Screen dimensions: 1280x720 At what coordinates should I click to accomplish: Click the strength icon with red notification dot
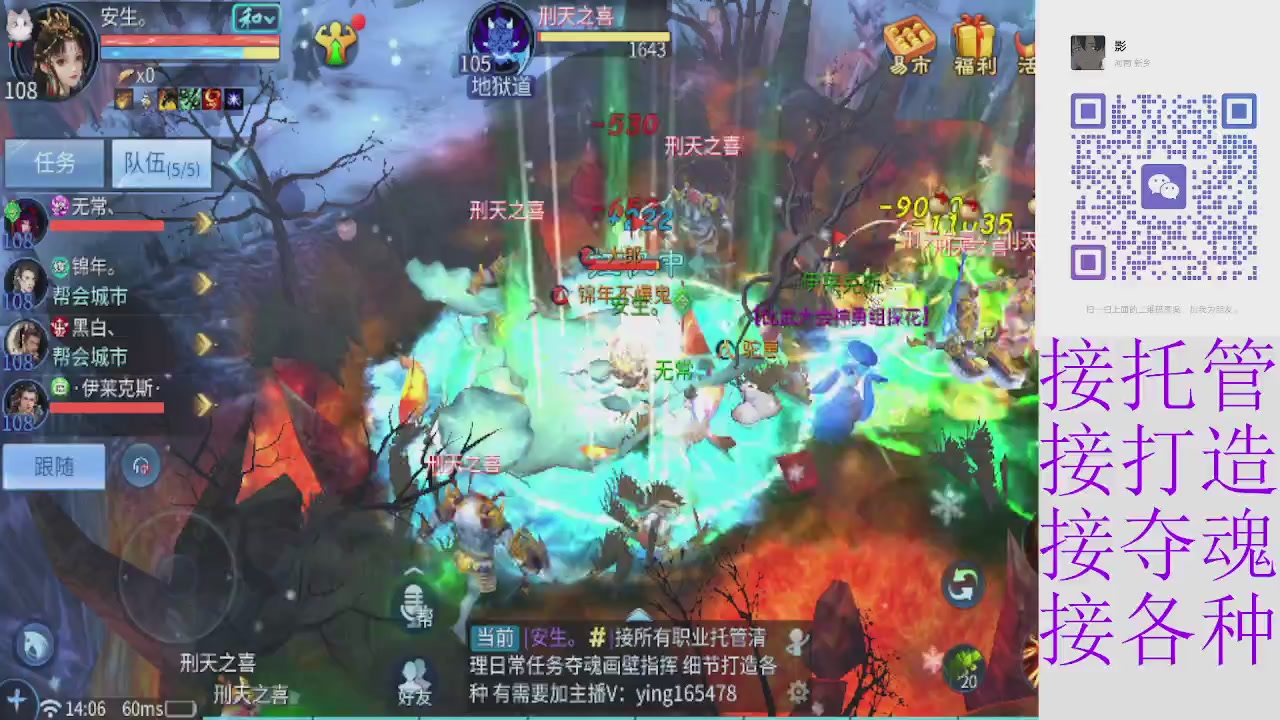[x=338, y=42]
